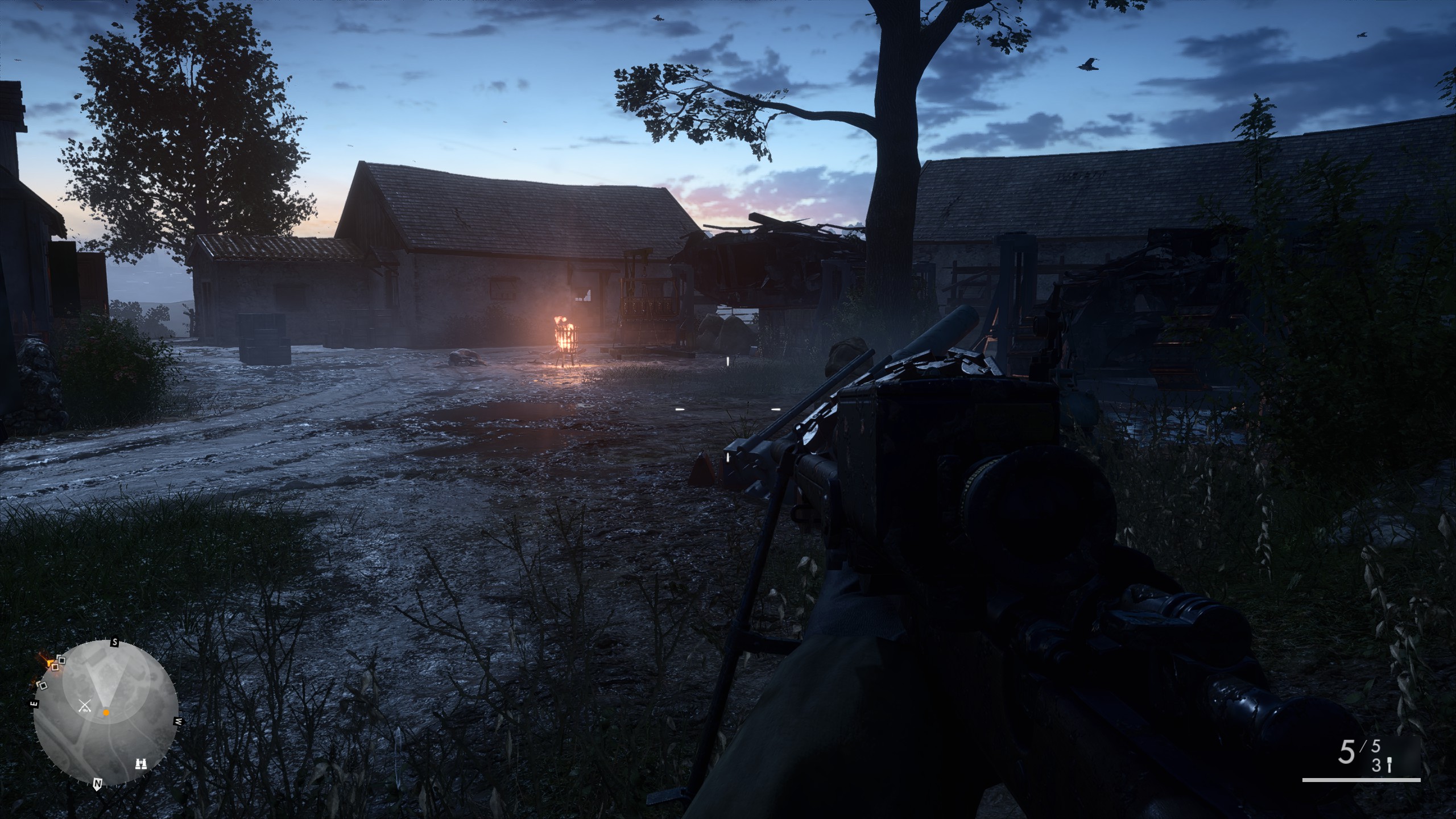Click the orange player dot on minimap

106,712
